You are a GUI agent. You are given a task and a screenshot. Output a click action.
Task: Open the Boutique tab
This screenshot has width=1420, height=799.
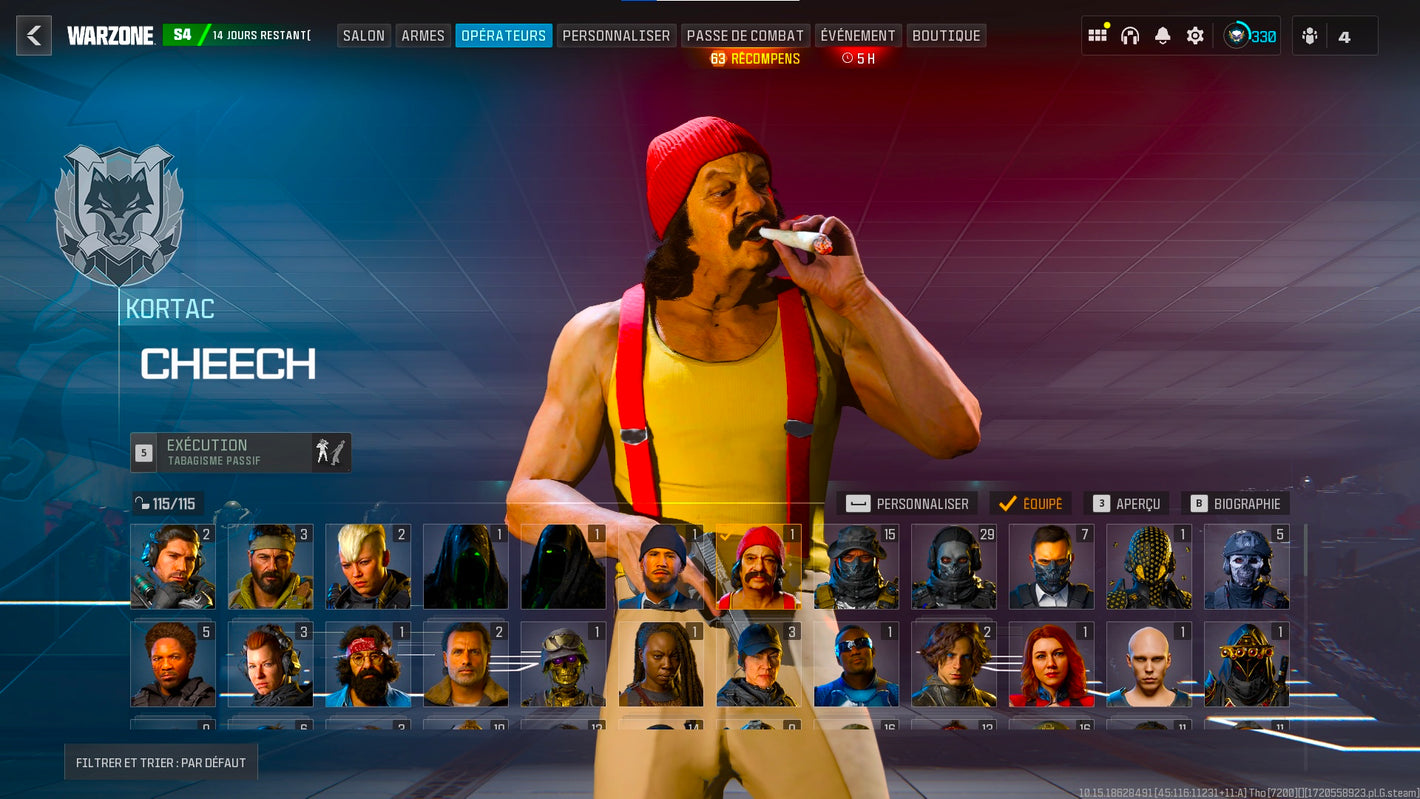pyautogui.click(x=946, y=36)
